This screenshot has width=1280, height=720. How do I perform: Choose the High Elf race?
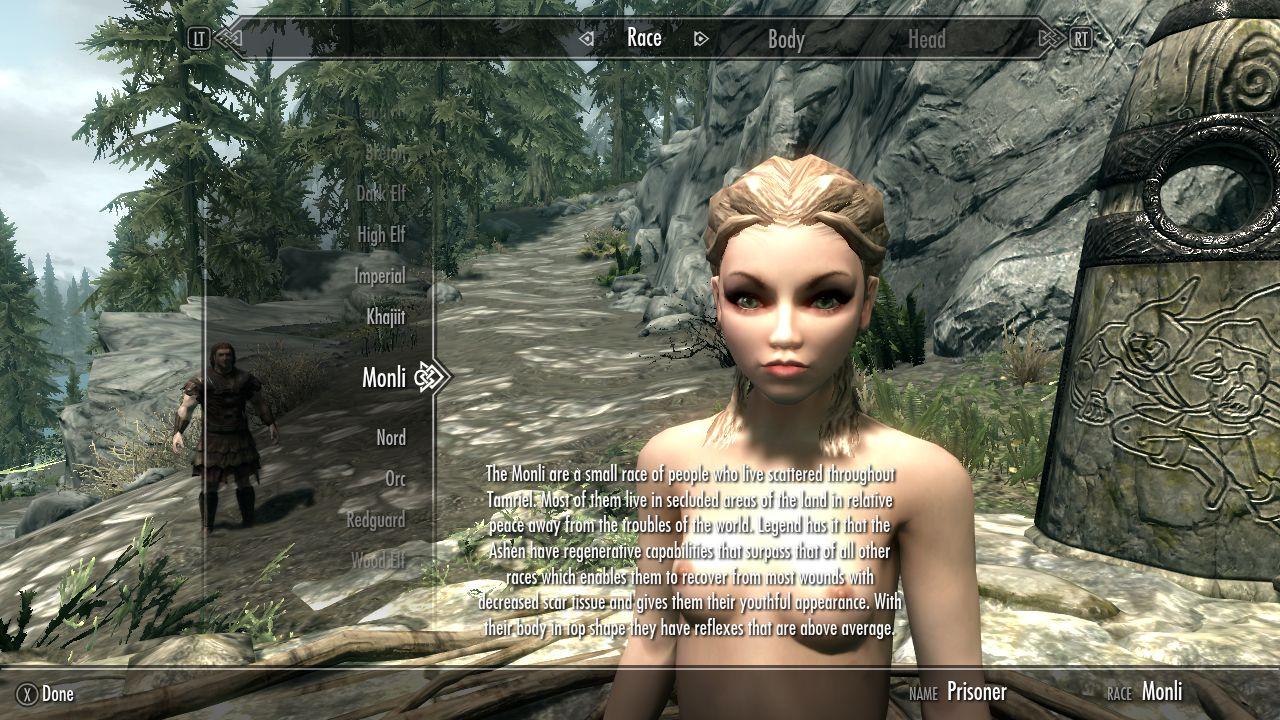(381, 235)
